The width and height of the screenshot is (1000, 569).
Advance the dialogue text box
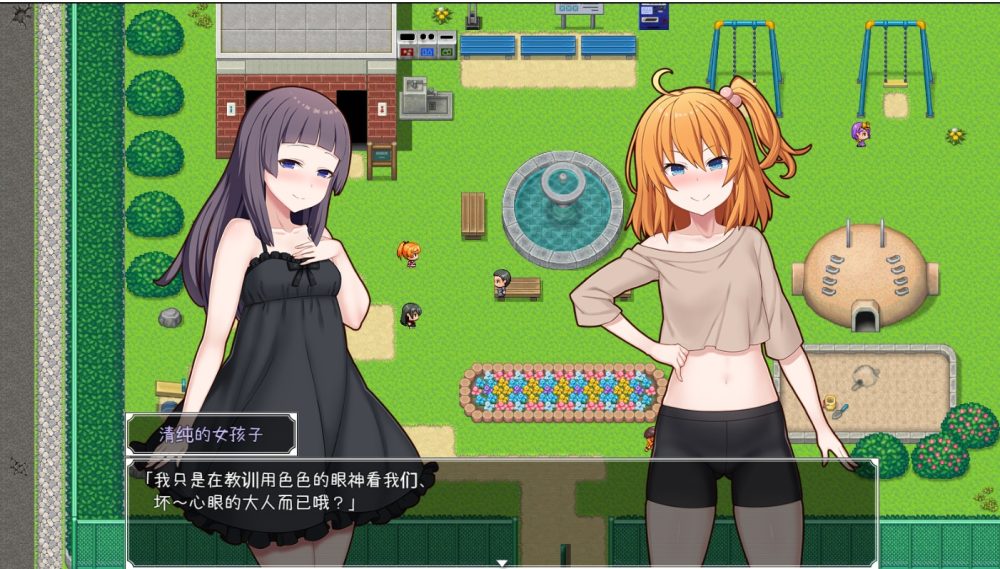pos(500,512)
